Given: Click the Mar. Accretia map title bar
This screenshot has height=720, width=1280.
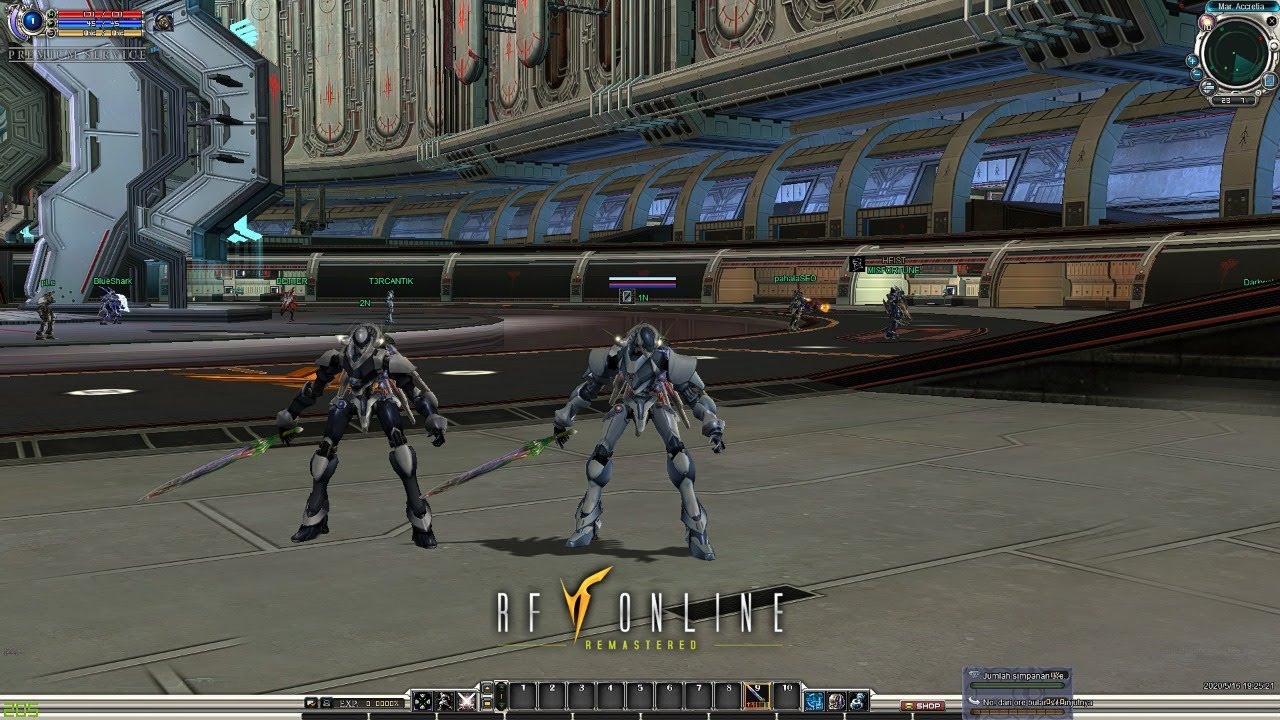Looking at the screenshot, I should [x=1241, y=6].
